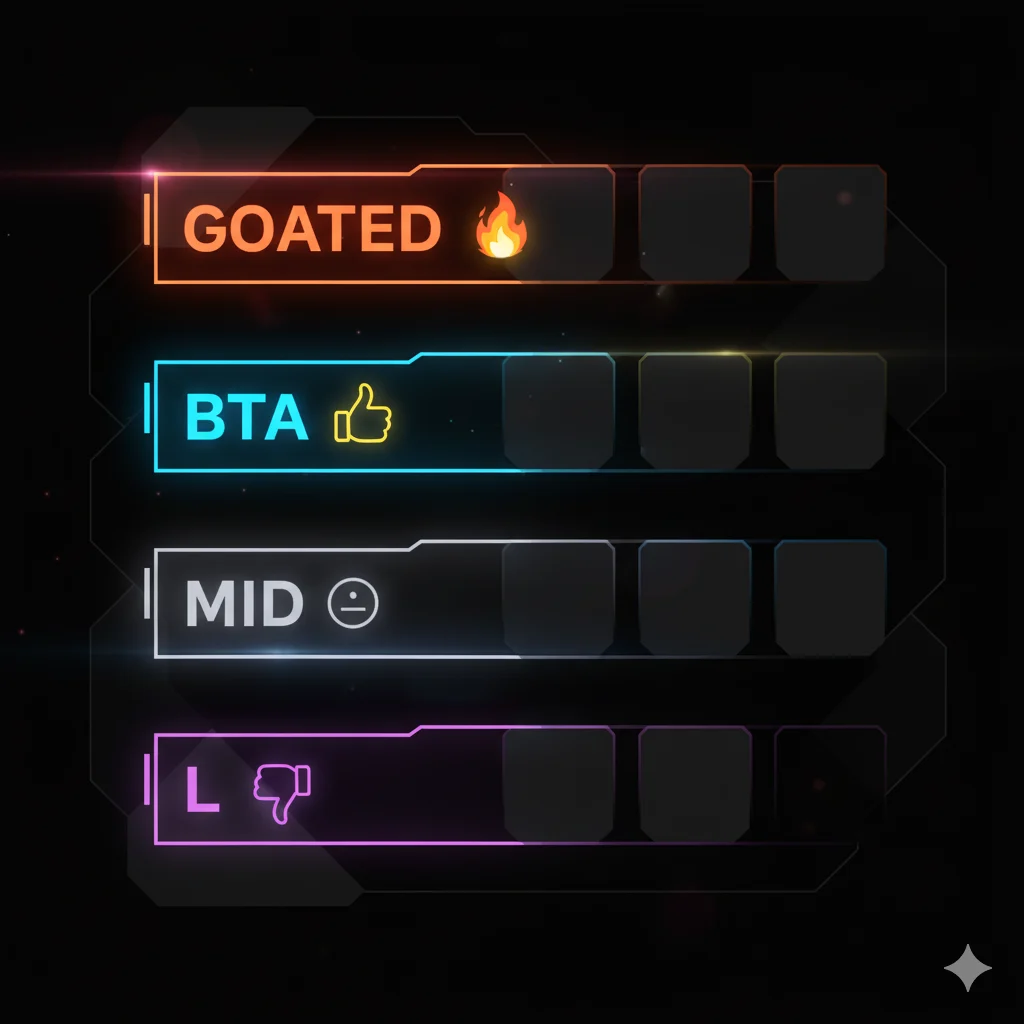Viewport: 1024px width, 1024px height.
Task: Pick the MID tier label
Action: point(244,605)
